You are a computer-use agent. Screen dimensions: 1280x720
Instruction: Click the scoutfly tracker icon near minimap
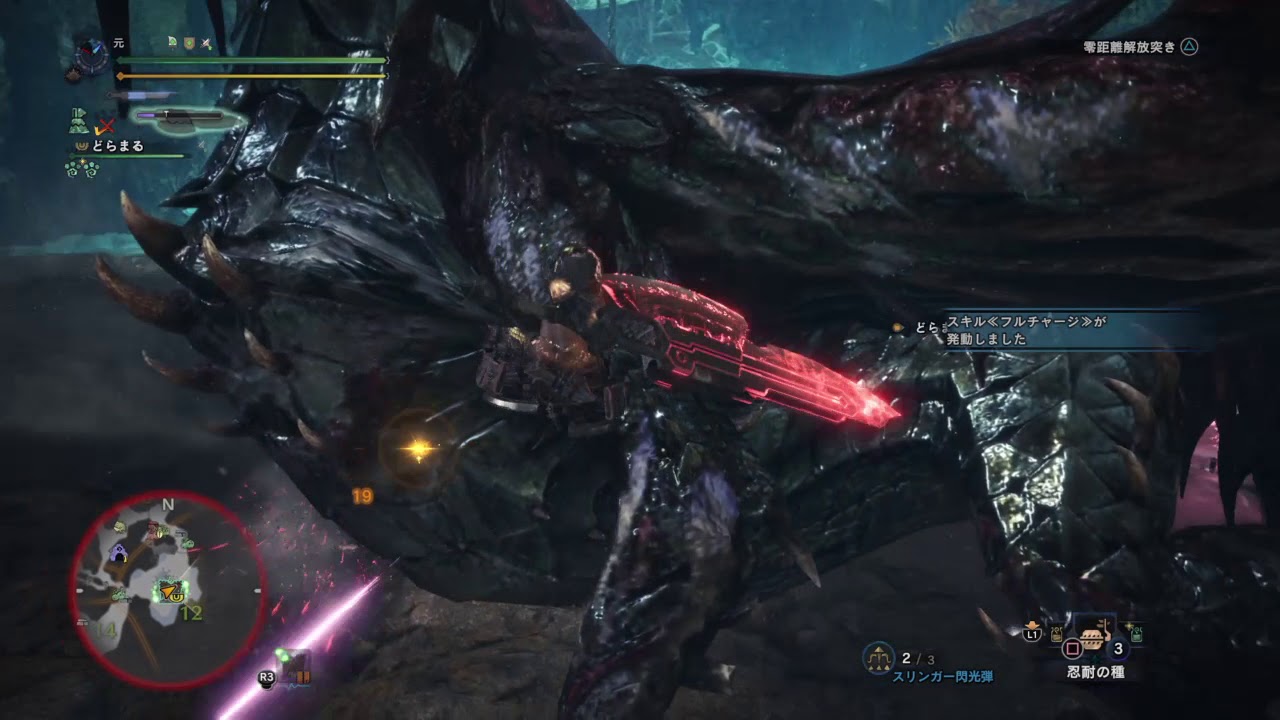point(292,664)
